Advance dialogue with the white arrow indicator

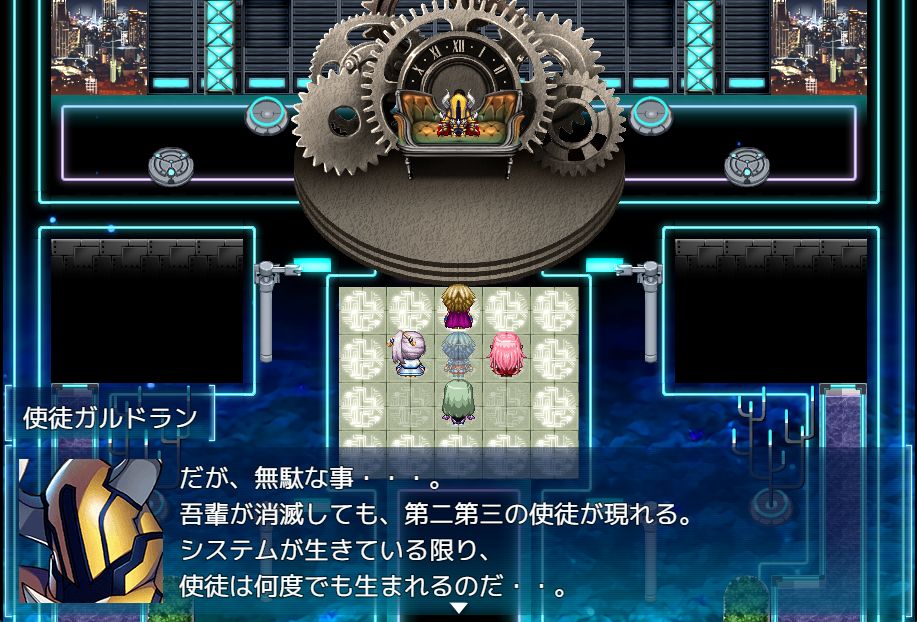[x=458, y=607]
